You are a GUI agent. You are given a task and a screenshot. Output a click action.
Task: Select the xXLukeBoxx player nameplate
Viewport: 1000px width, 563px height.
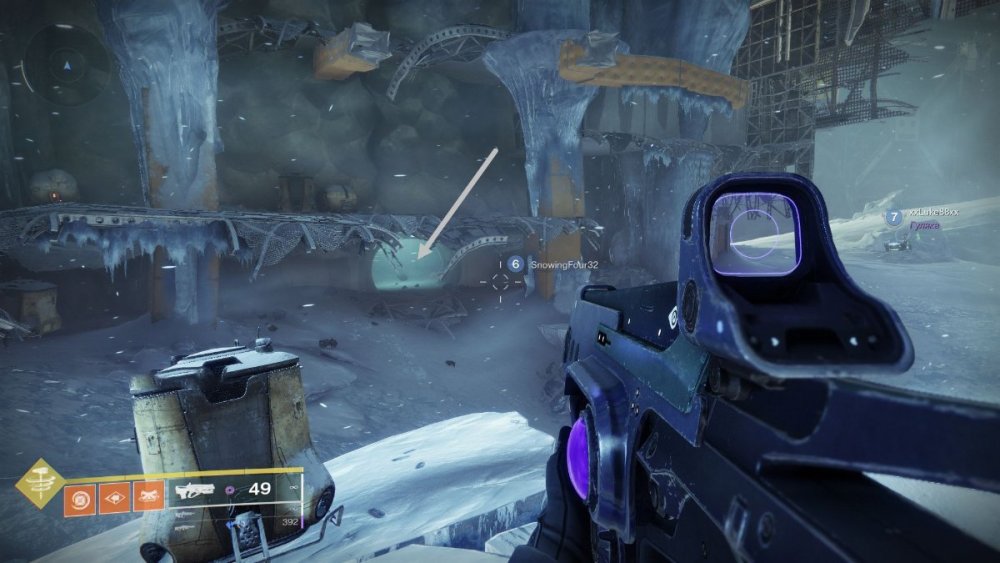tap(932, 214)
